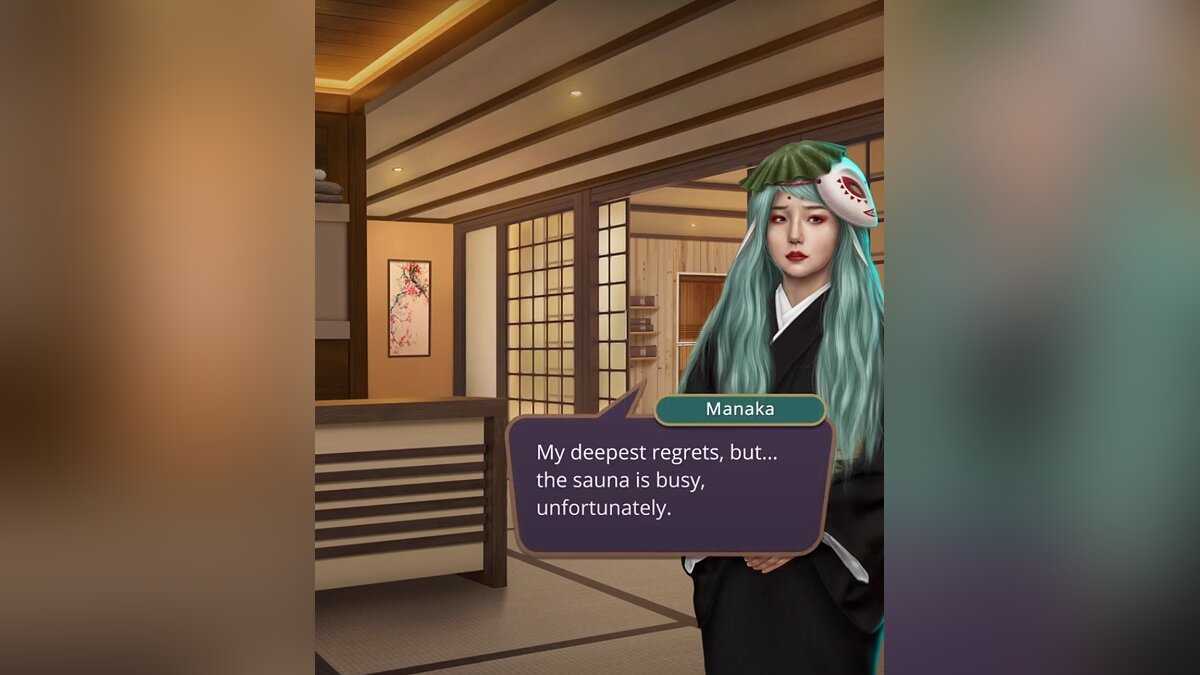Advance Manaka's dialogue speech bubble
Viewport: 1200px width, 675px height.
pos(670,483)
